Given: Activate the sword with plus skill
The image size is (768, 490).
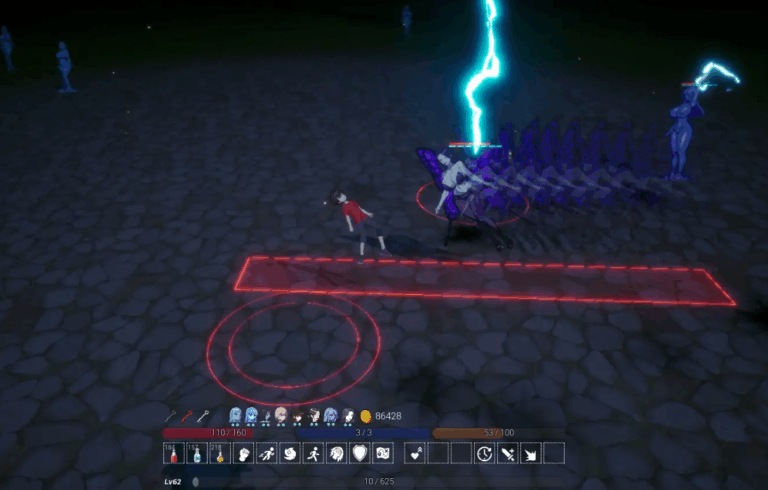Looking at the screenshot, I should [507, 454].
